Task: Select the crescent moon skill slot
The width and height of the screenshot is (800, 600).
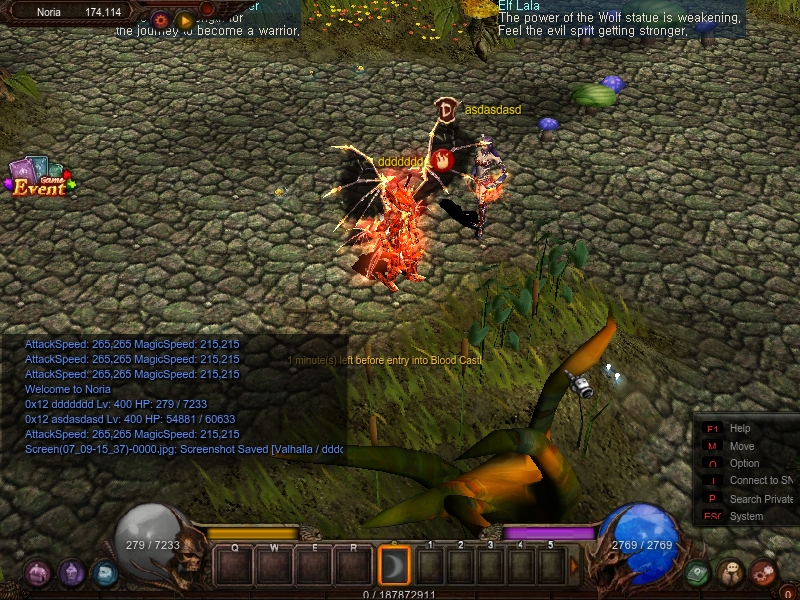Action: click(395, 566)
